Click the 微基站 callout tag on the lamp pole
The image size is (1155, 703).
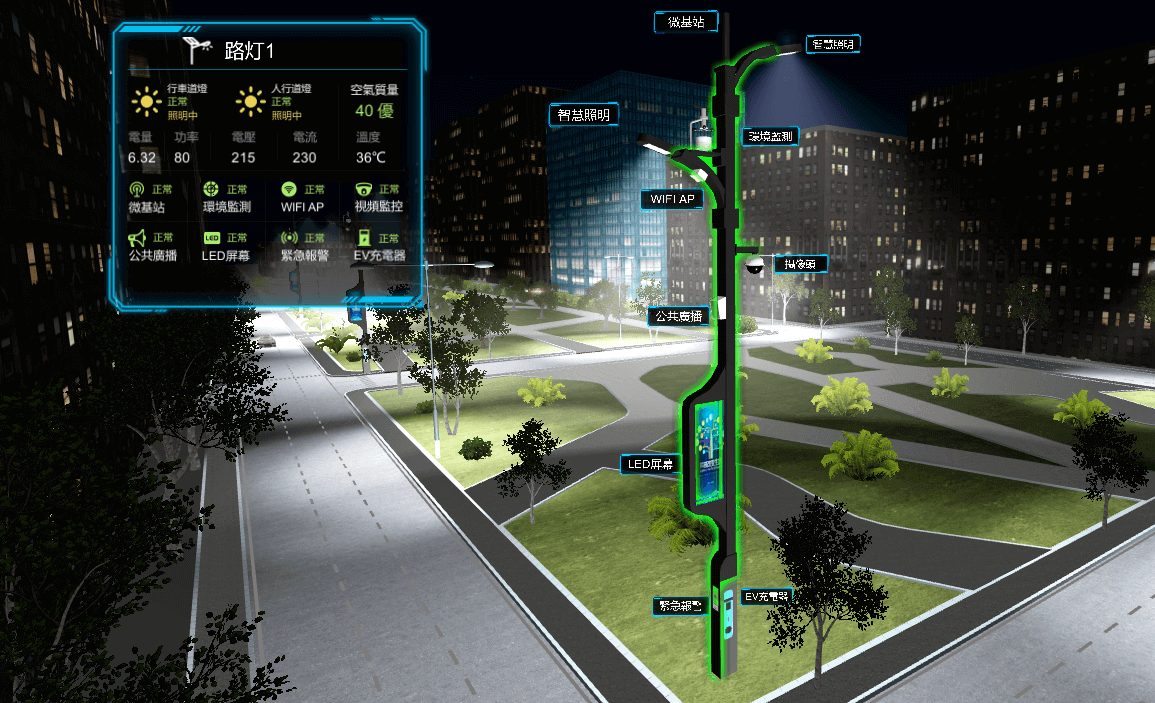click(685, 22)
